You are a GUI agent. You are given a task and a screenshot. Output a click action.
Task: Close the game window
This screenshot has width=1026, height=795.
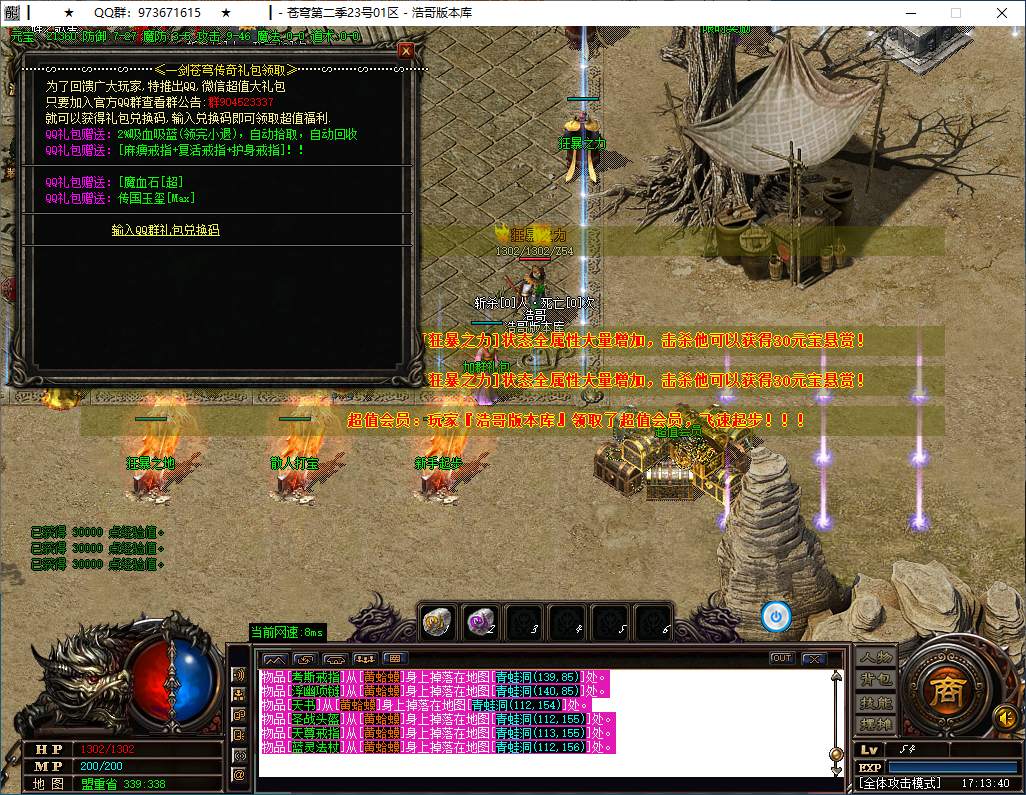point(1003,13)
